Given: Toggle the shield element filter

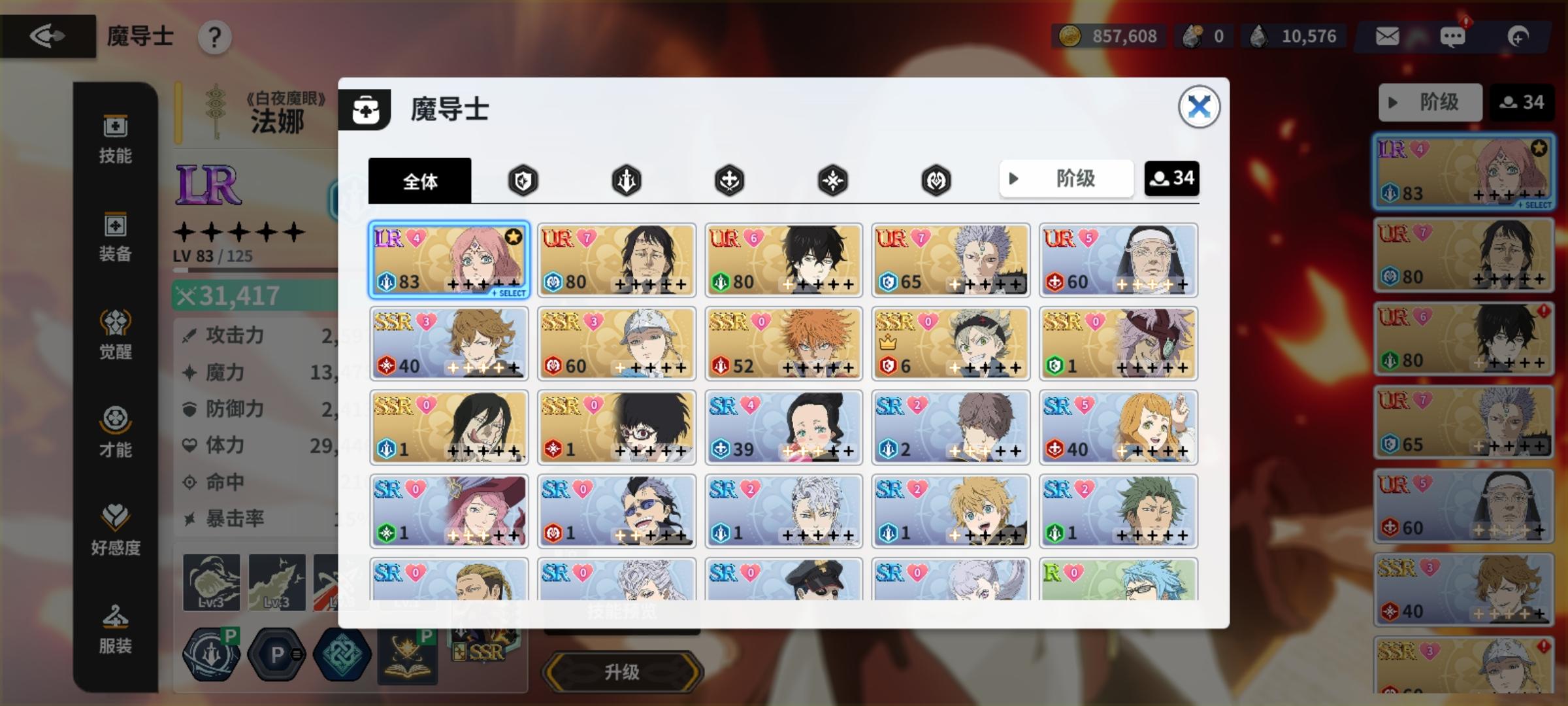Looking at the screenshot, I should pos(522,180).
